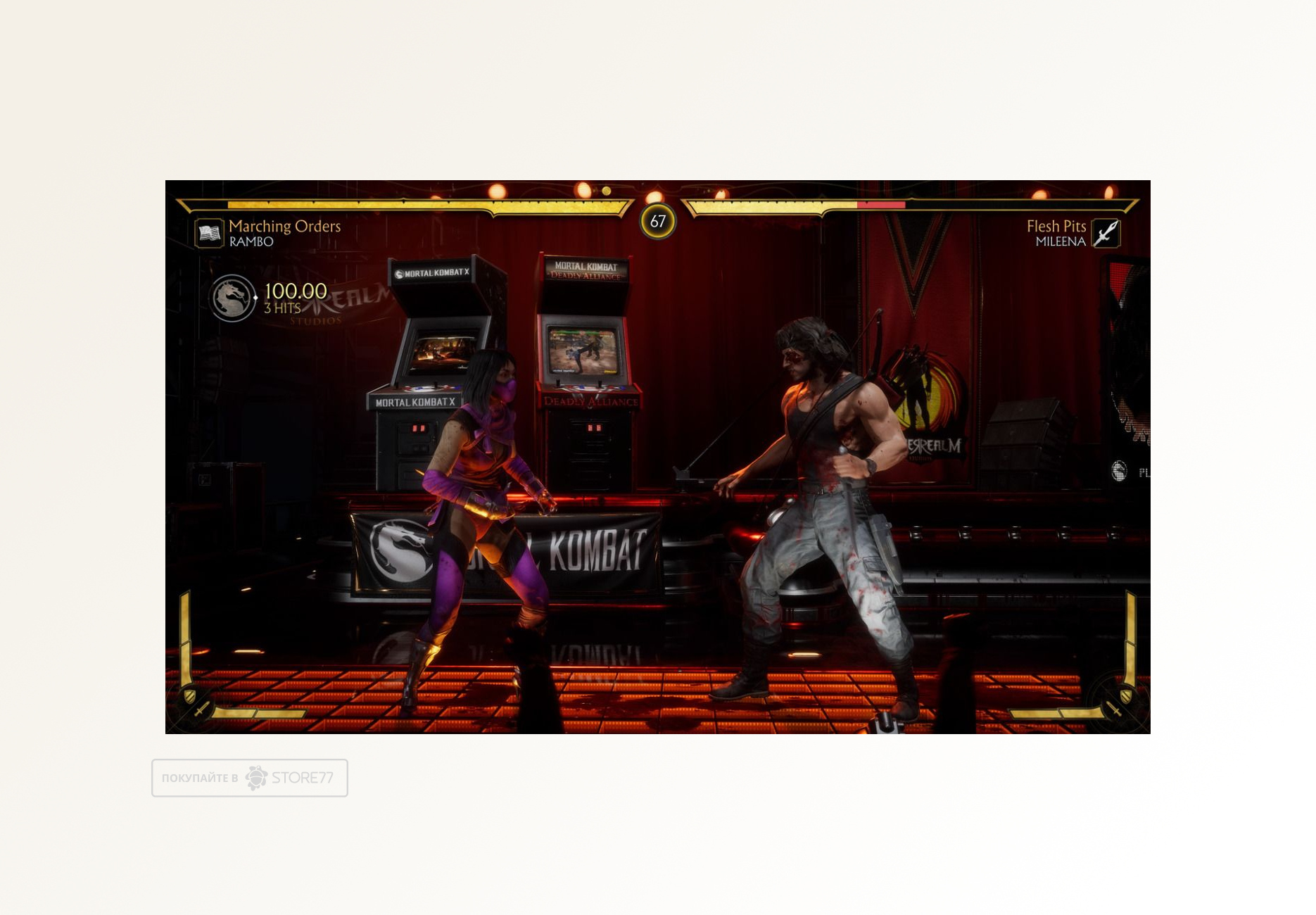Select the sai dagger icon next to Mileena's name
Screen dimensions: 1316x915
[x=1104, y=233]
